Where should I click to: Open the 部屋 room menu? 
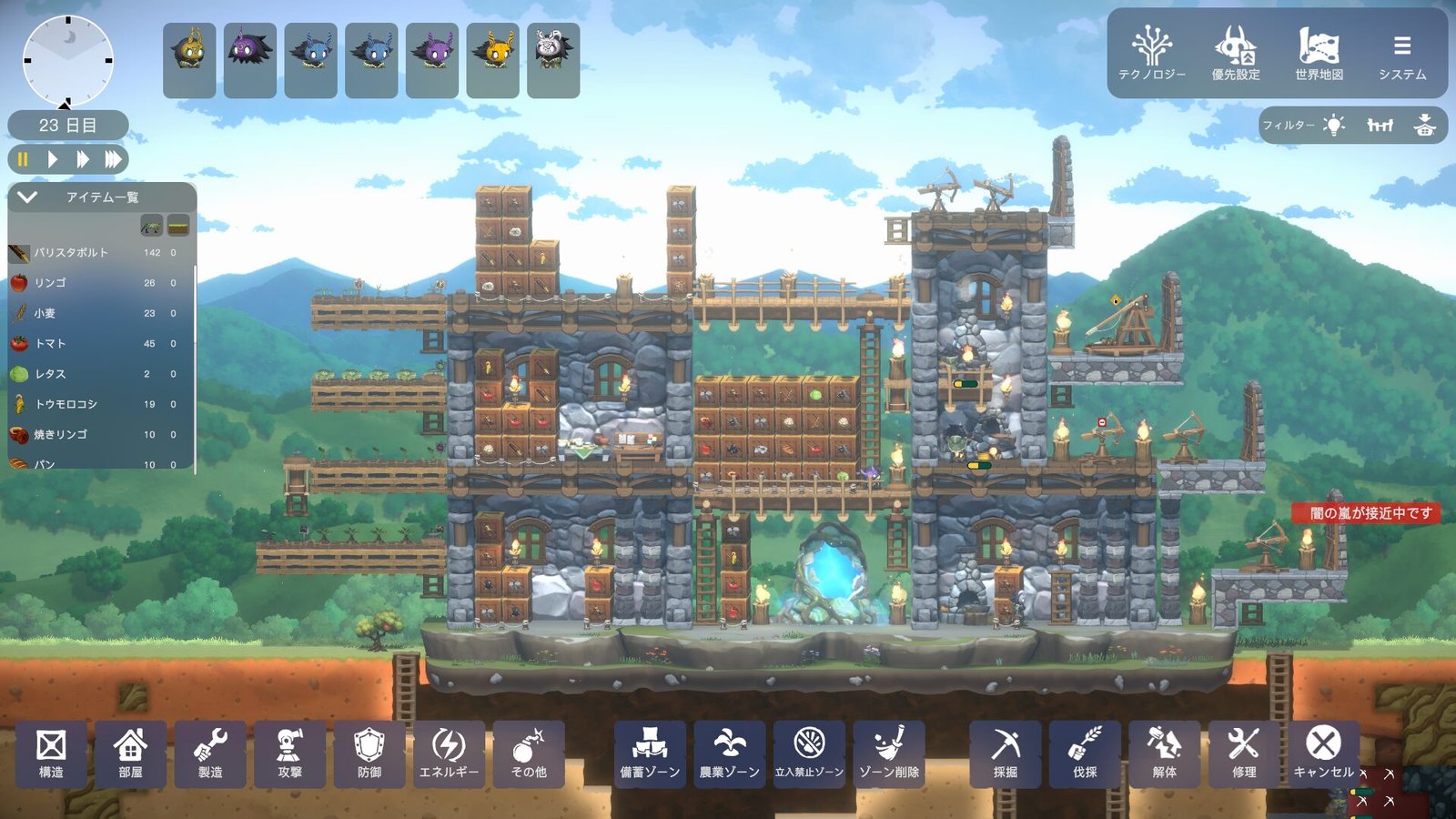point(130,753)
